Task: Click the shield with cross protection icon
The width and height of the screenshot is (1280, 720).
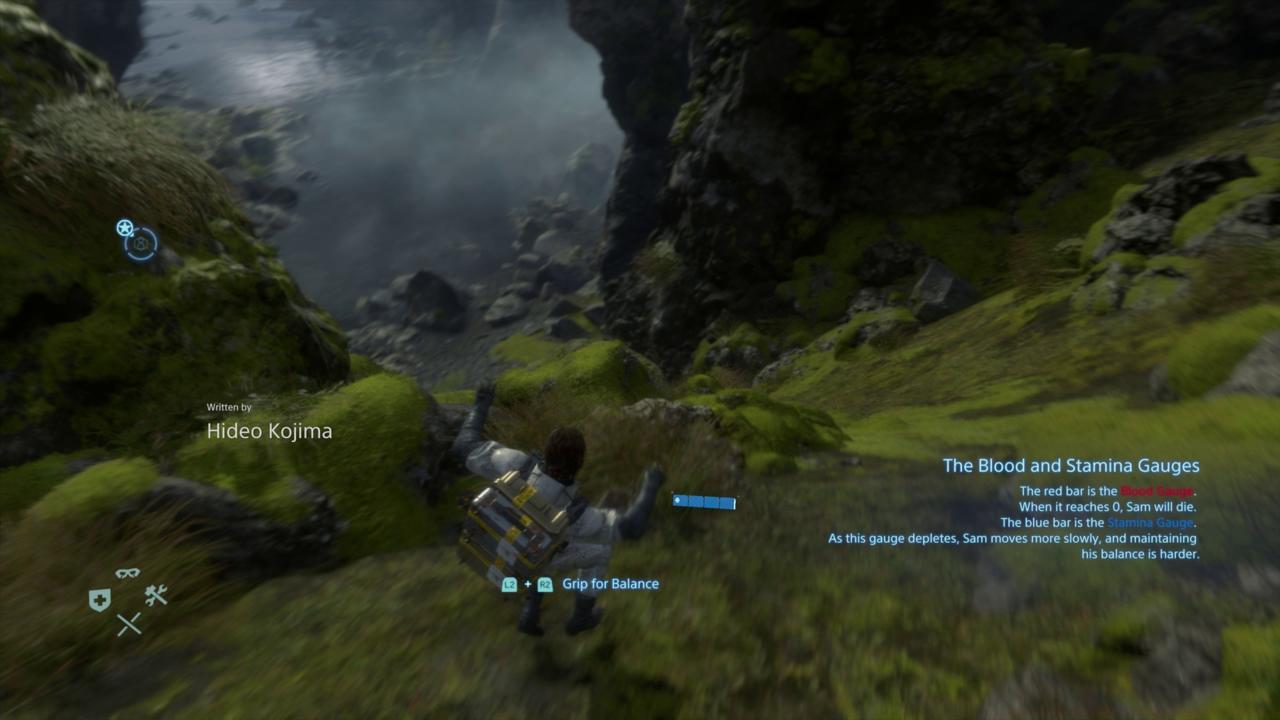Action: coord(100,598)
